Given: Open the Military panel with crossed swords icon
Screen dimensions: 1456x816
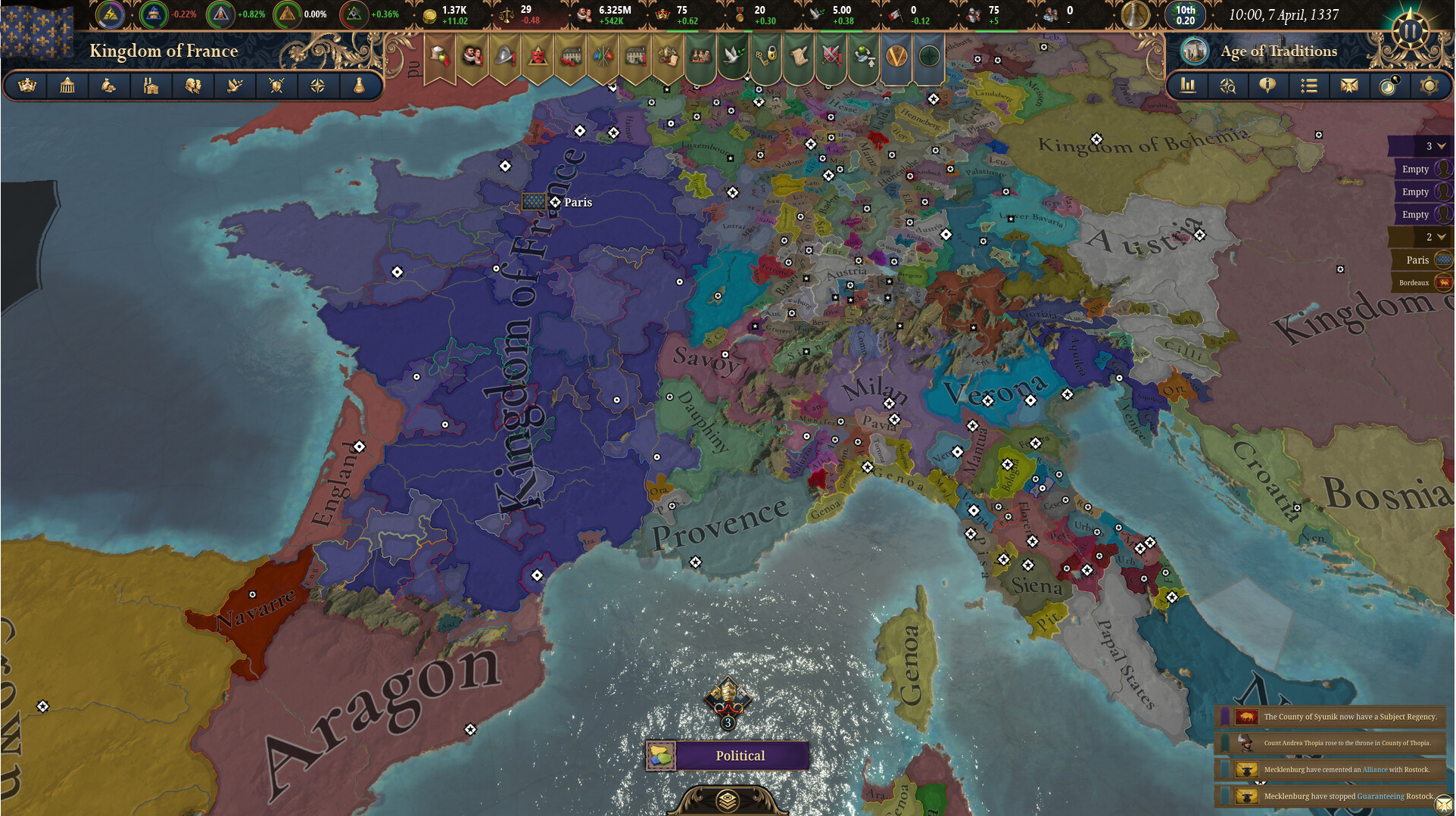Looking at the screenshot, I should [x=276, y=86].
